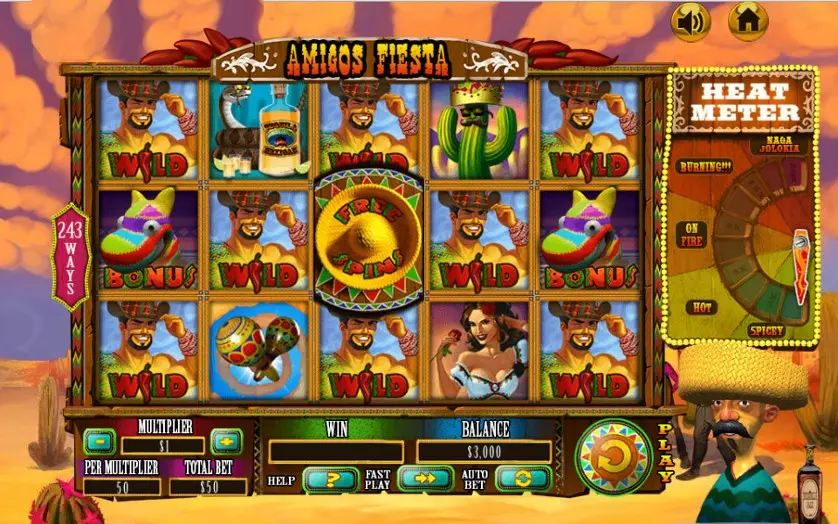838x524 pixels.
Task: Go to the home screen via the house icon
Action: 747,20
